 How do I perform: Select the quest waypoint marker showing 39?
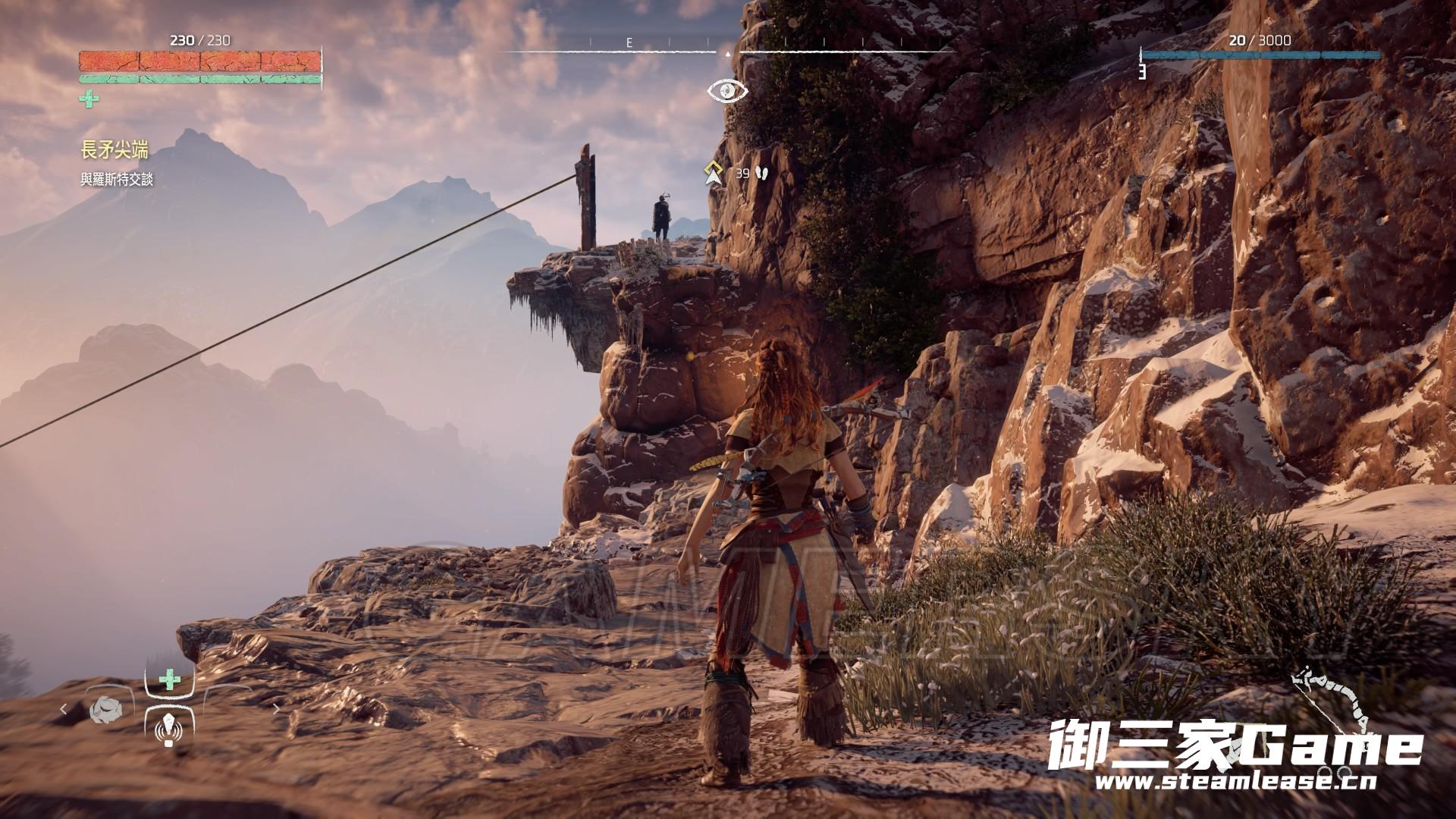[712, 174]
